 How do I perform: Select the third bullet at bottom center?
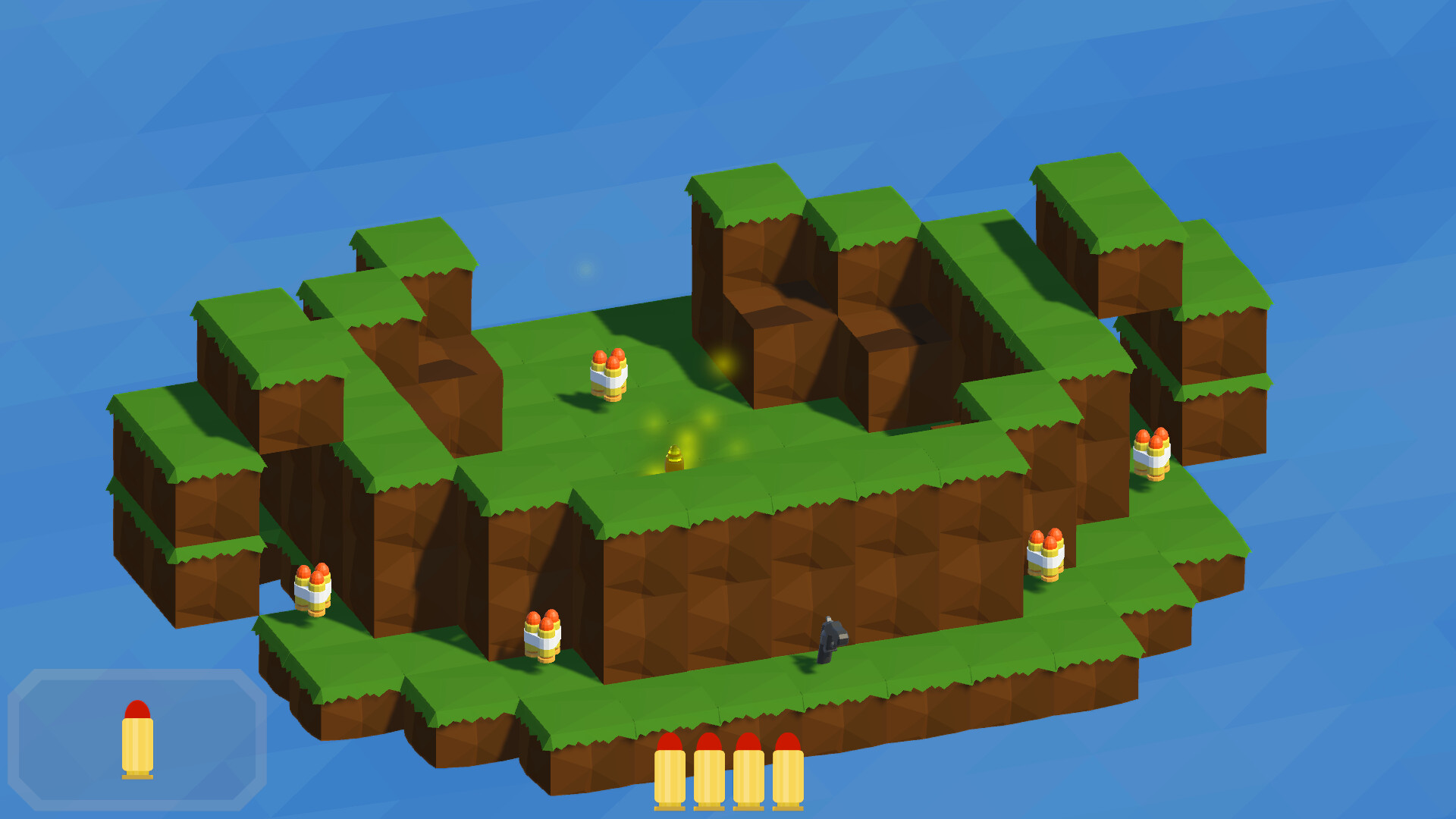(748, 766)
